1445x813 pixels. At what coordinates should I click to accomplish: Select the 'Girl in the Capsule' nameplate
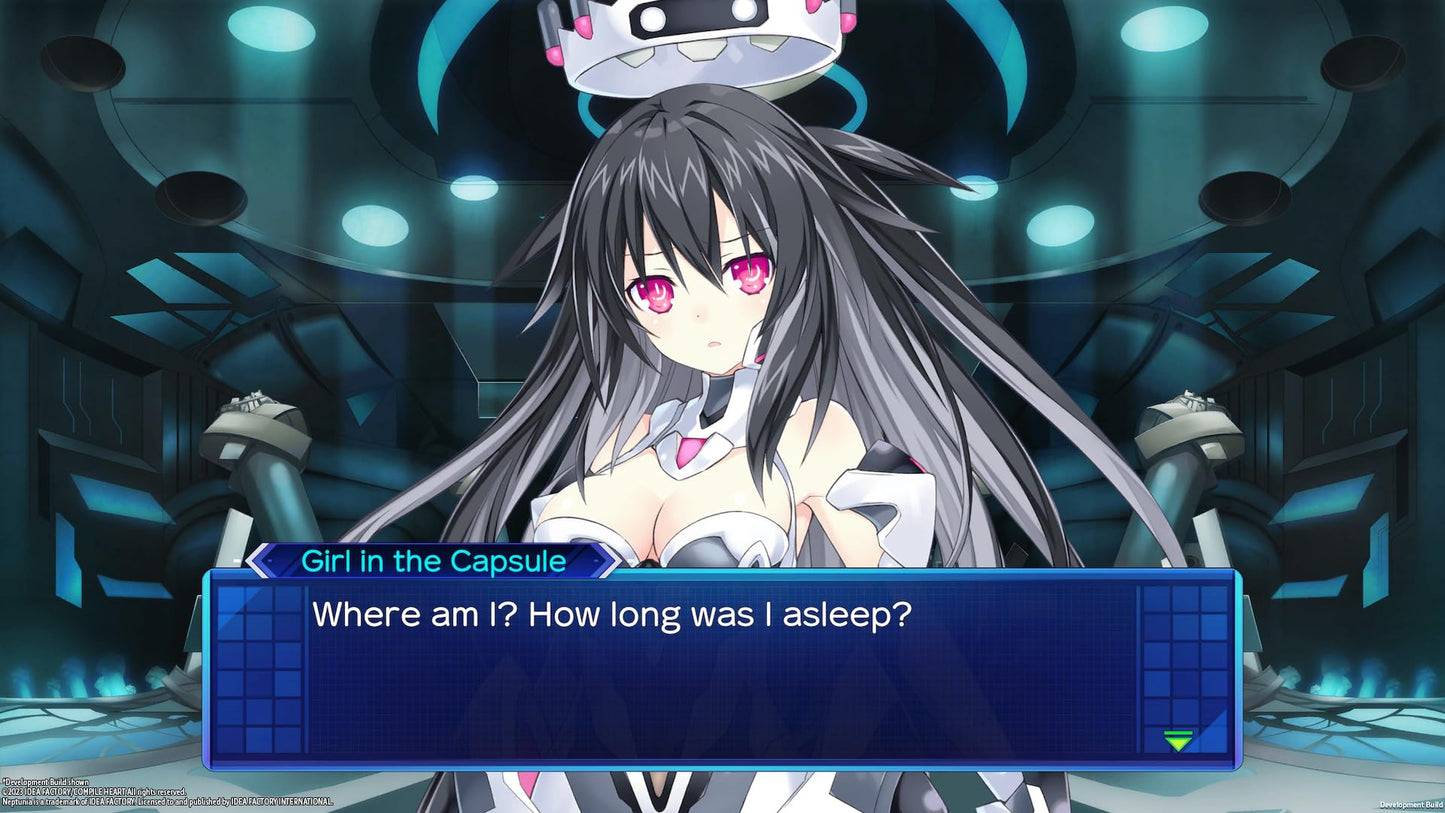(432, 561)
